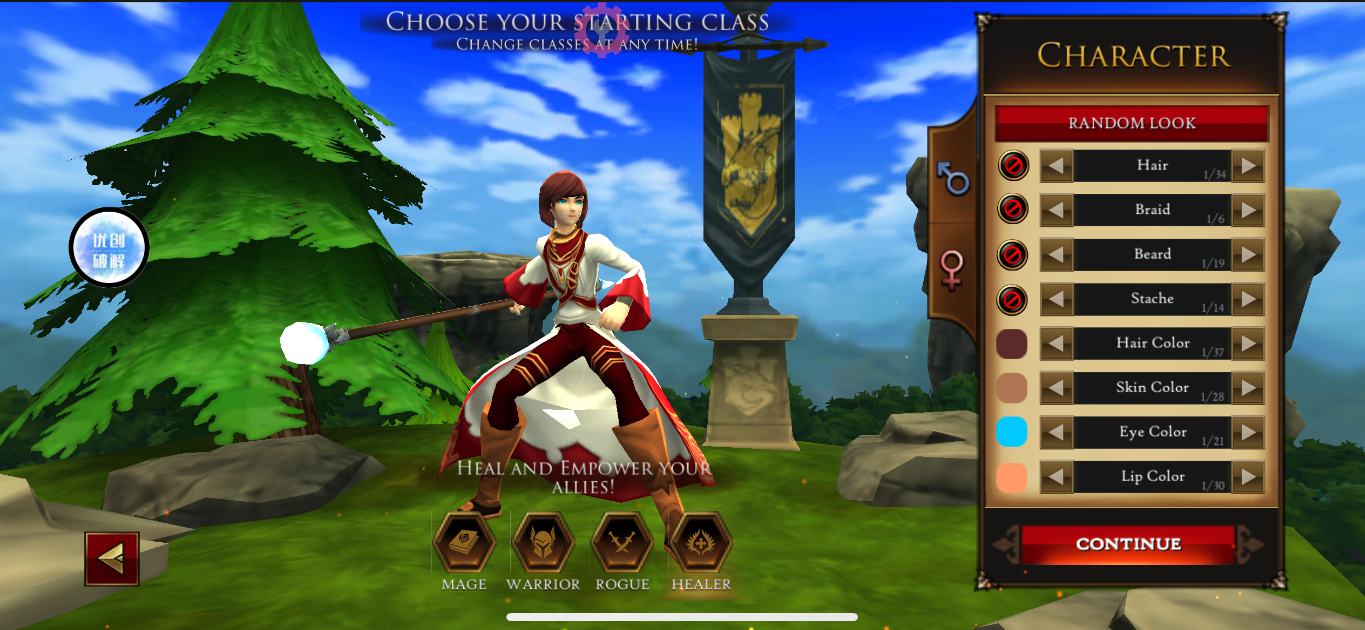Continue to the next step
The width and height of the screenshot is (1365, 630).
1128,544
